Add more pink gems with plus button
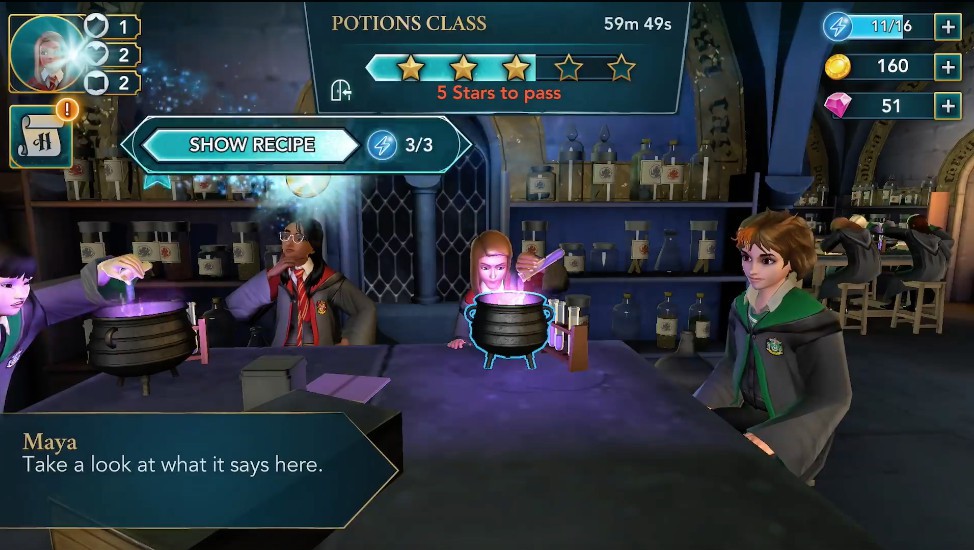Screen dimensions: 974x550 point(947,106)
